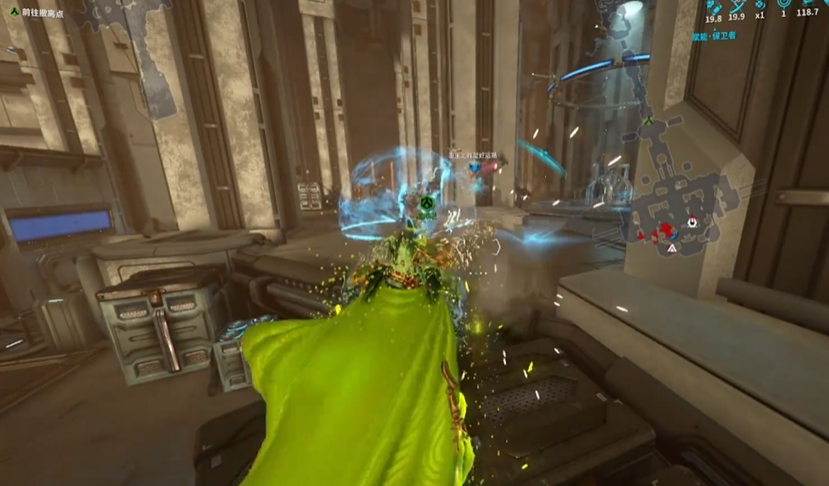Open the overlay map of the level
This screenshot has height=486, width=829.
(690, 200)
